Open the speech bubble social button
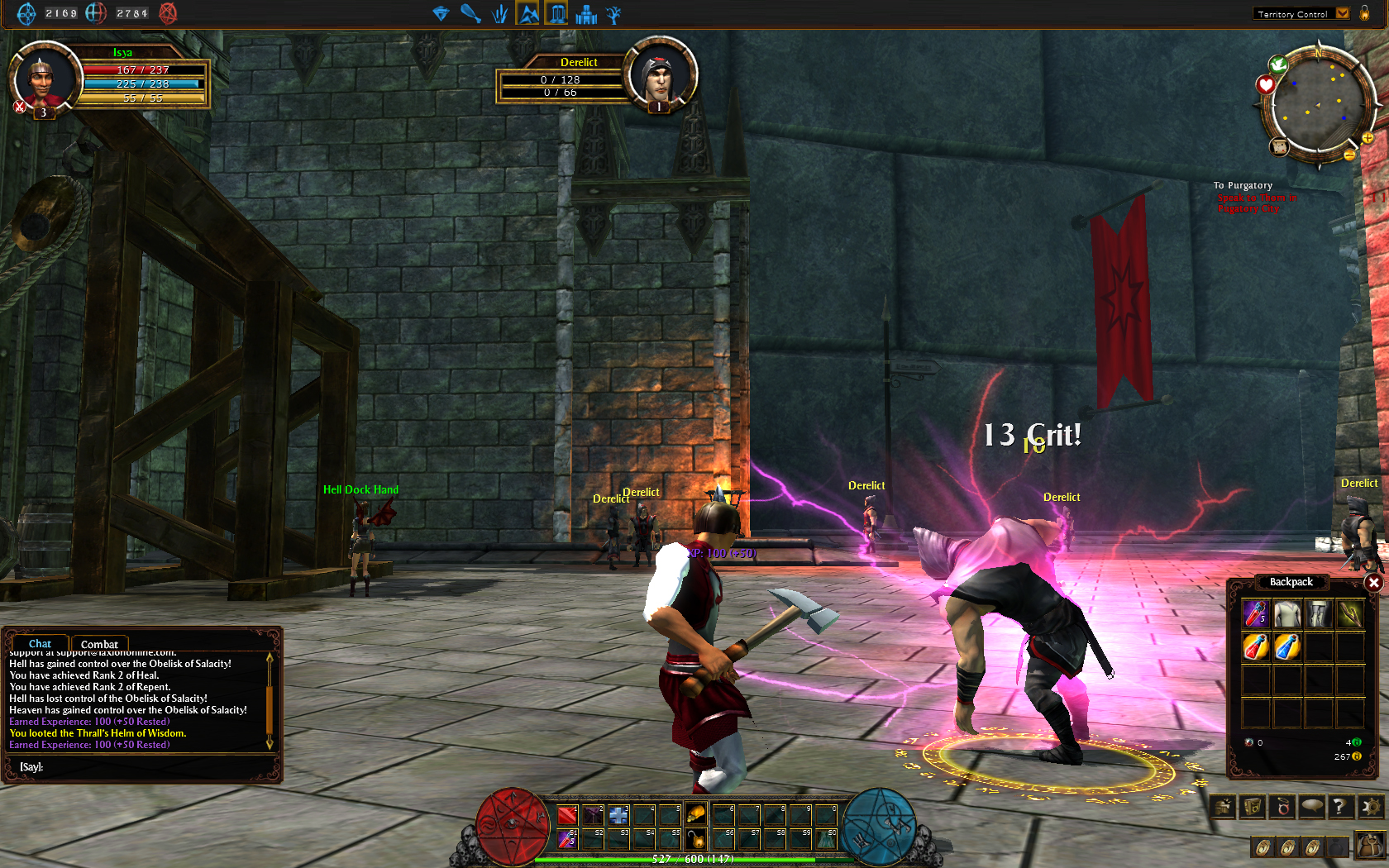The image size is (1389, 868). (1311, 806)
